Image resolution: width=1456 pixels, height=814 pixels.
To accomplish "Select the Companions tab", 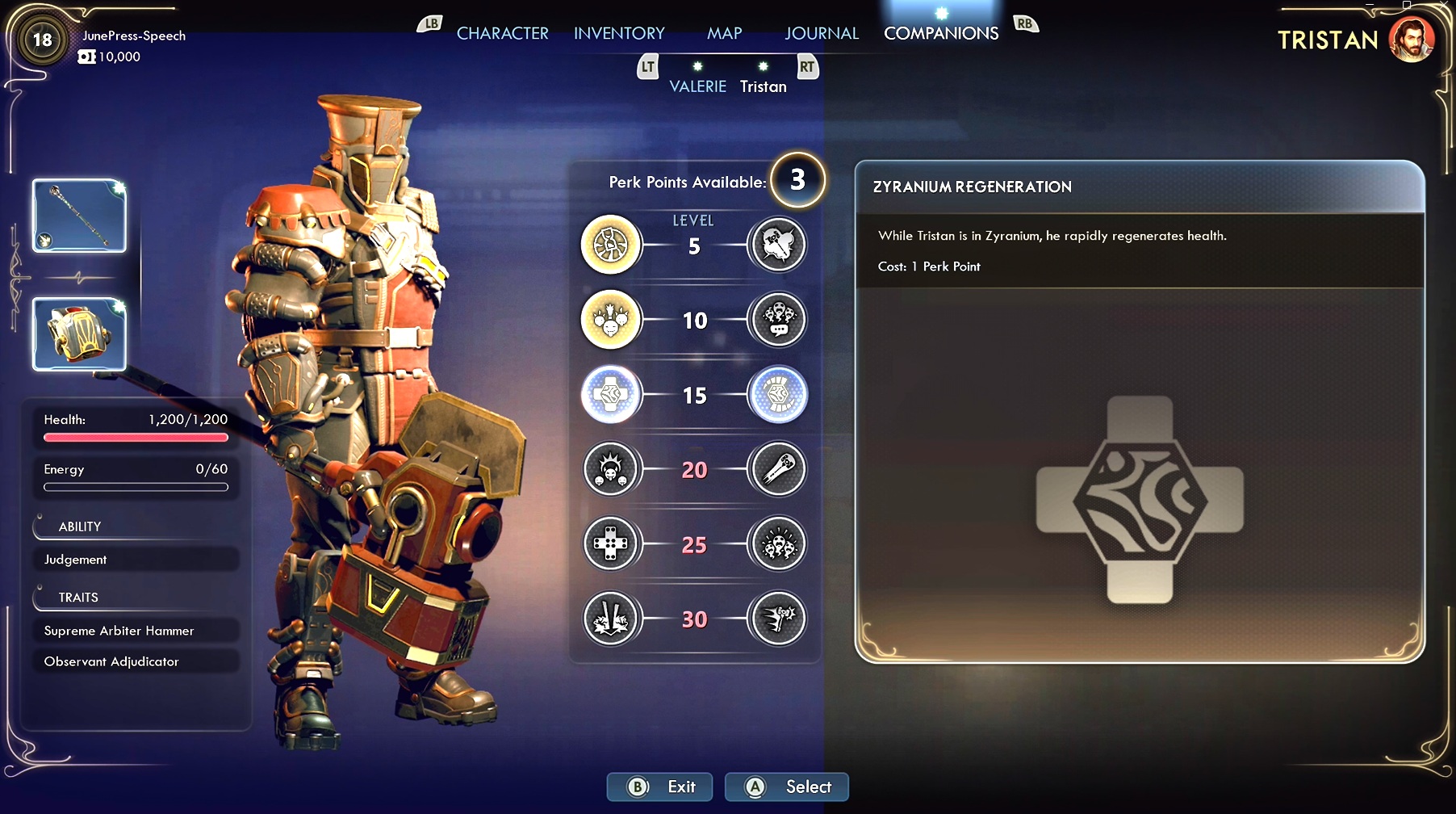I will [941, 33].
